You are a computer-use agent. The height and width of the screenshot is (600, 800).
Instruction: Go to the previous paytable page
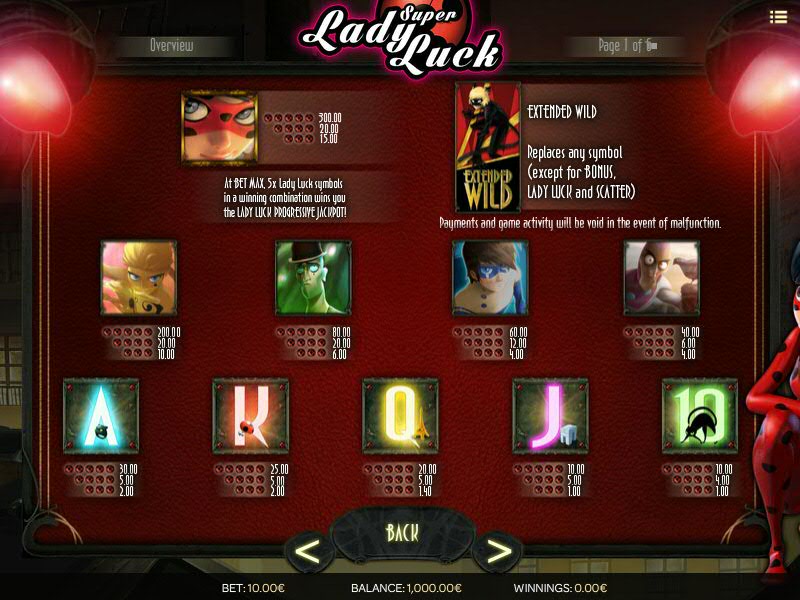[309, 551]
